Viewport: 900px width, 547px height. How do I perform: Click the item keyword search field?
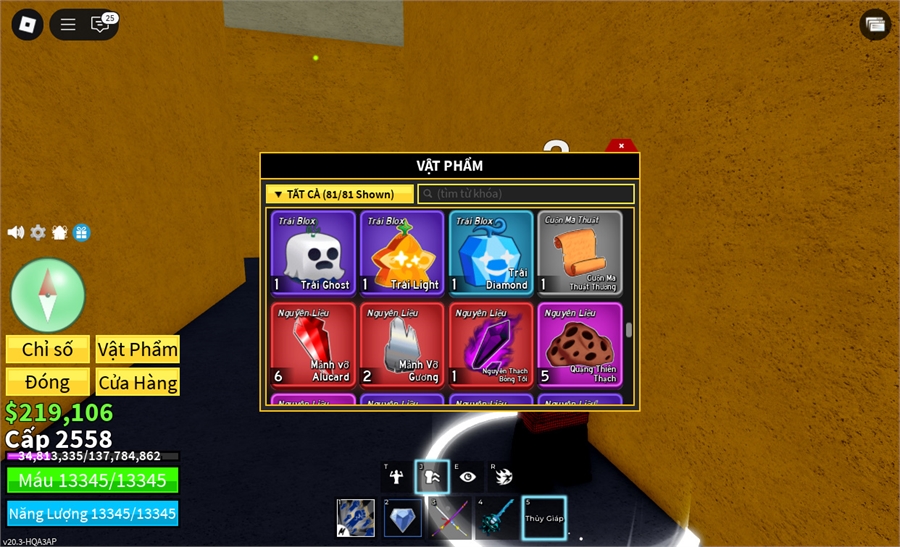[526, 194]
